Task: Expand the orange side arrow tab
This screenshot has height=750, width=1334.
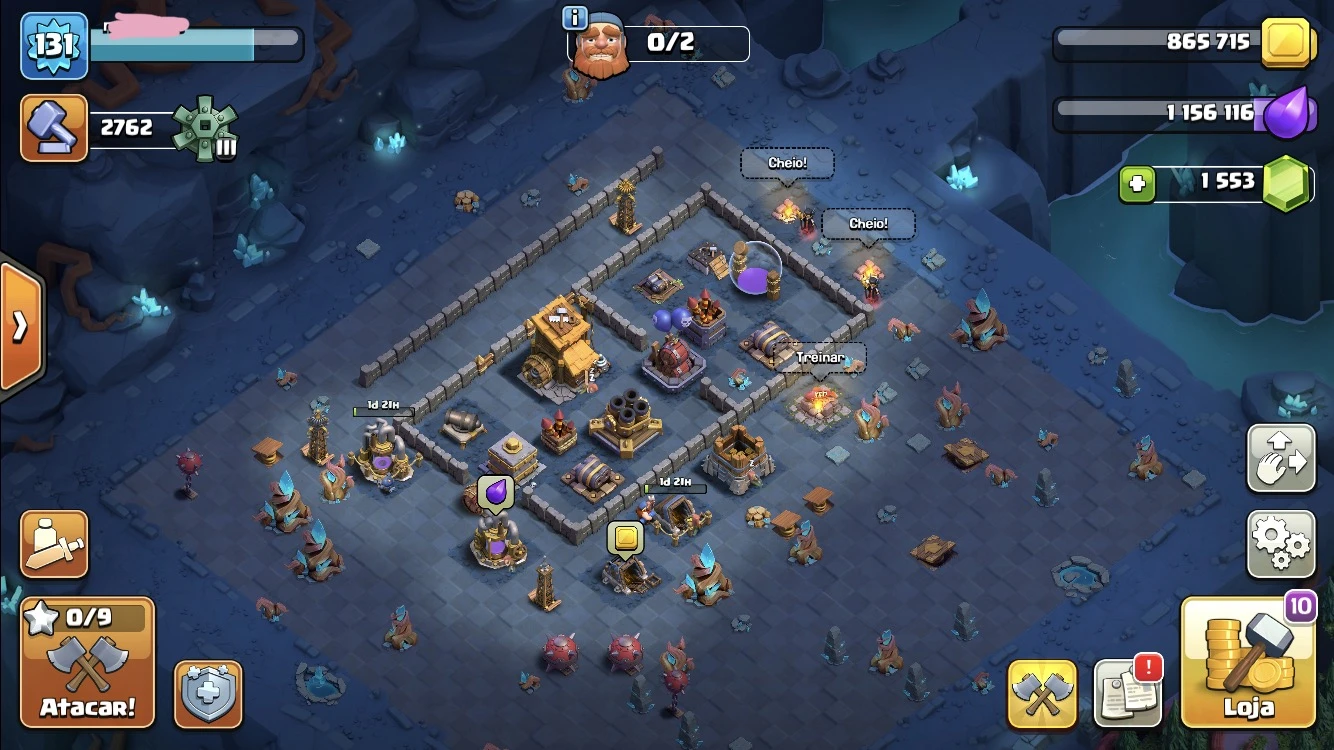Action: pos(20,327)
